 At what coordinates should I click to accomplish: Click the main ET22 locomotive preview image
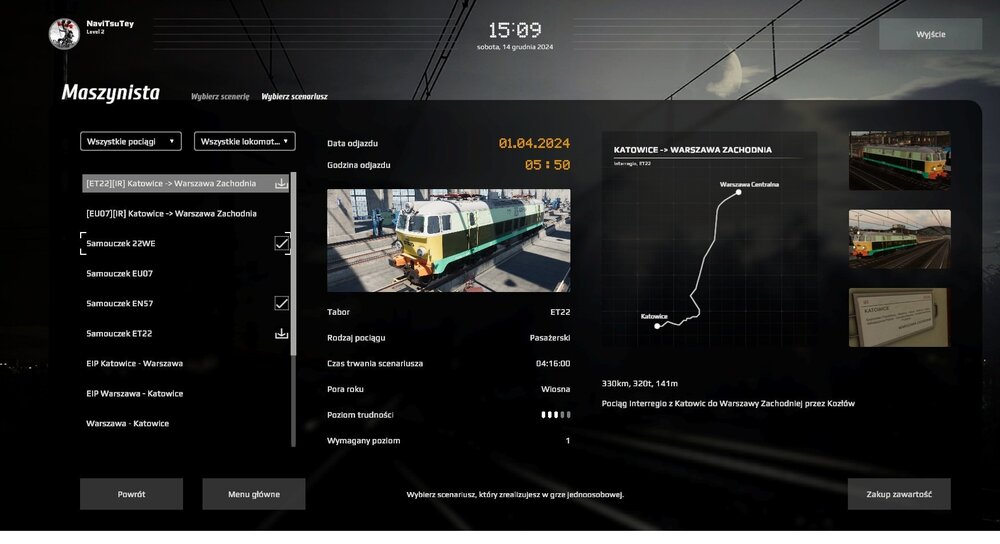[448, 240]
